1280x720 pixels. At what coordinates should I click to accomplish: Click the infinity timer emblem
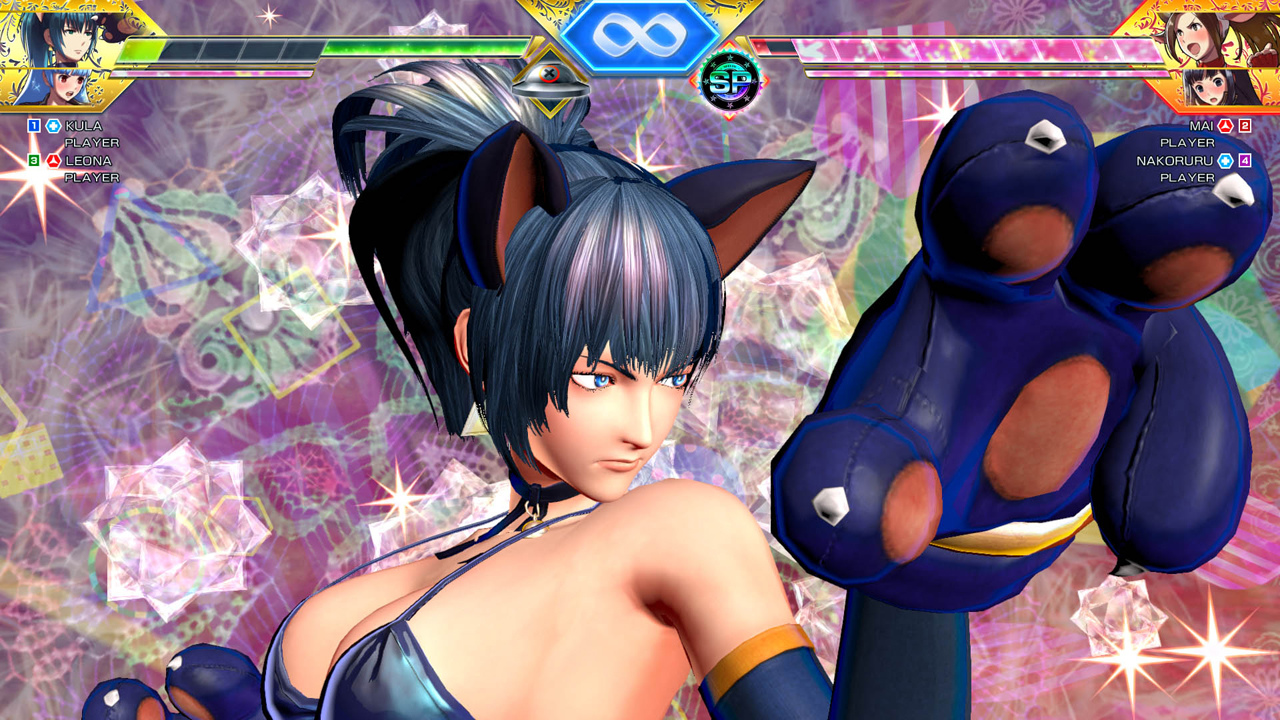coord(640,38)
